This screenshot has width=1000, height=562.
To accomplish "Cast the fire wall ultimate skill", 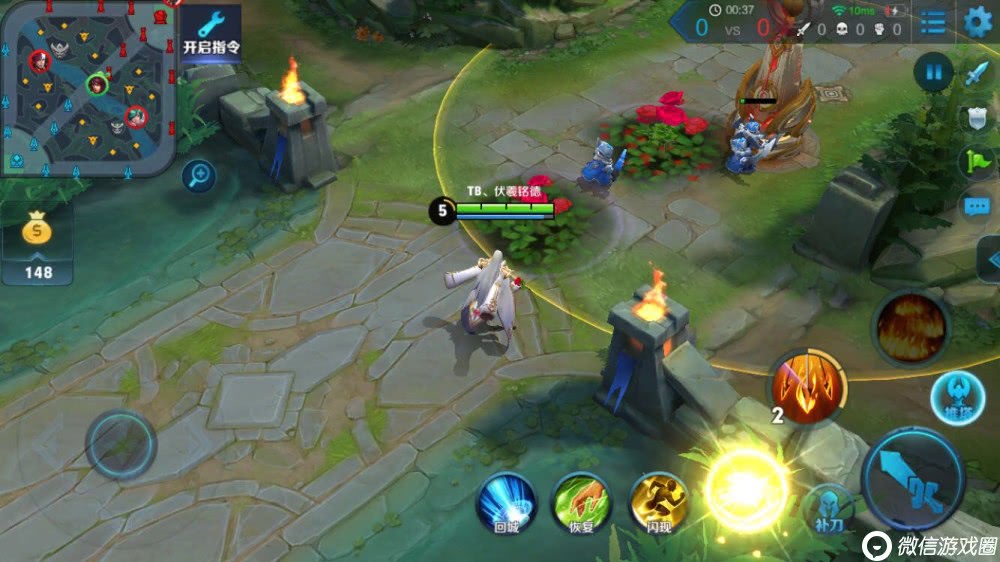I will (x=910, y=326).
